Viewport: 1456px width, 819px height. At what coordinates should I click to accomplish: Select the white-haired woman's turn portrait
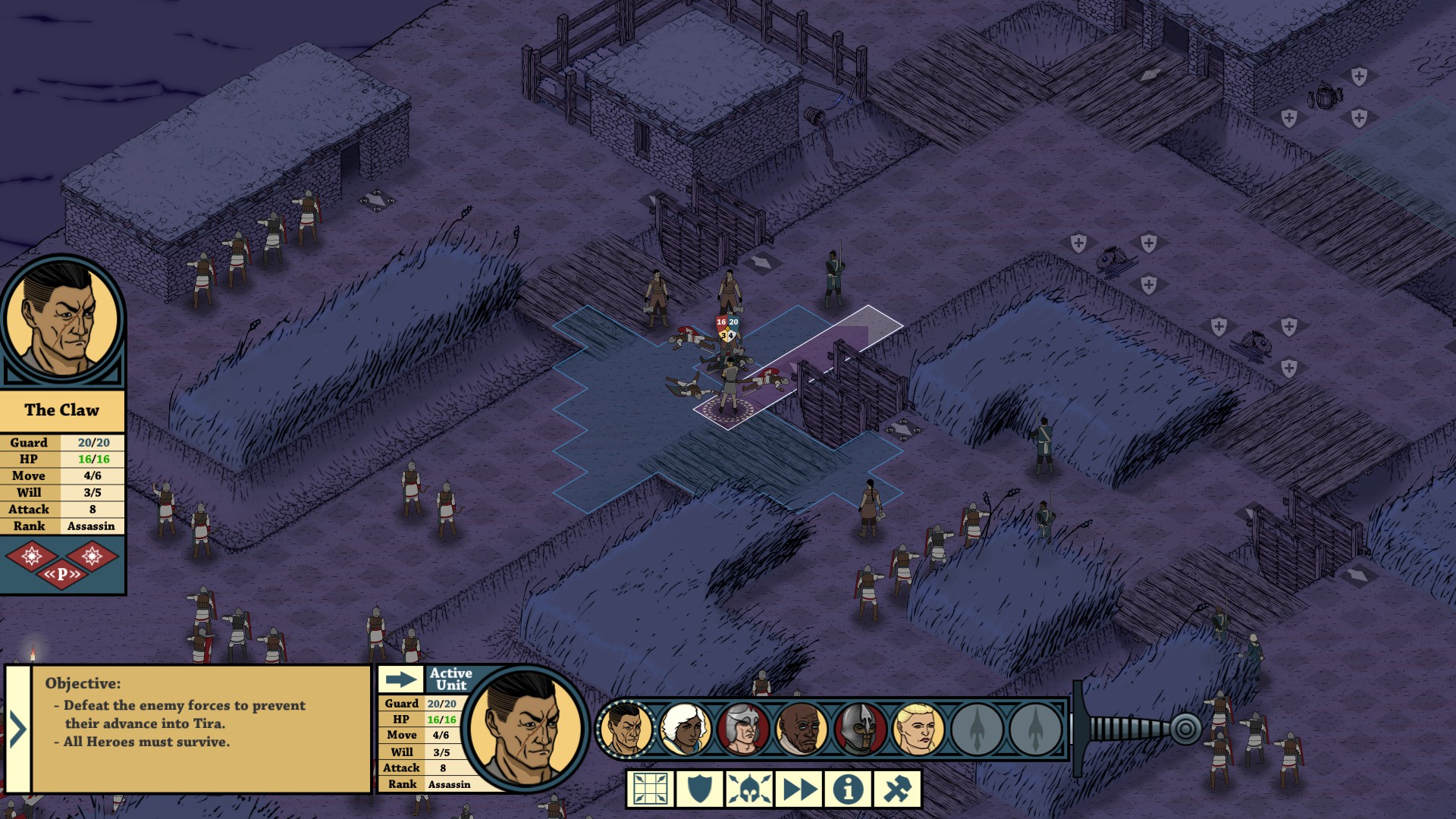click(685, 730)
